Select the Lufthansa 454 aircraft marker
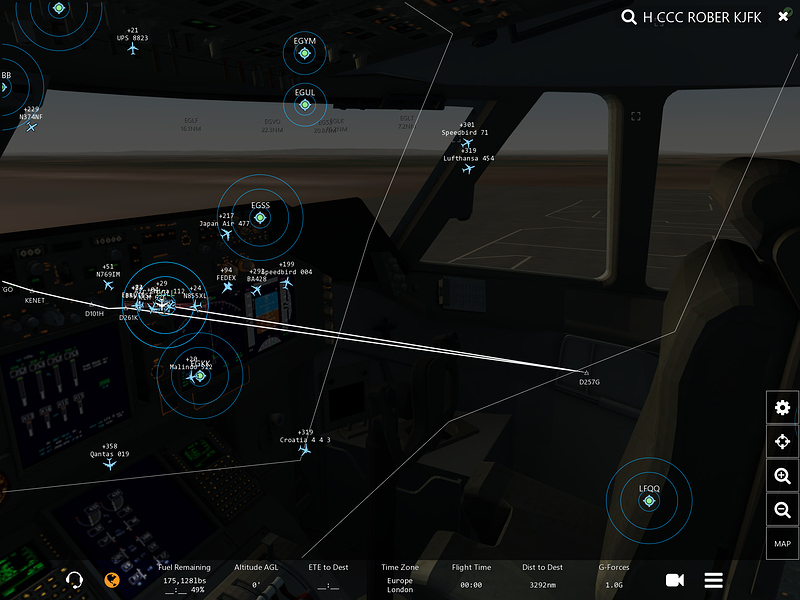Screen dimensions: 800x600 coord(468,169)
